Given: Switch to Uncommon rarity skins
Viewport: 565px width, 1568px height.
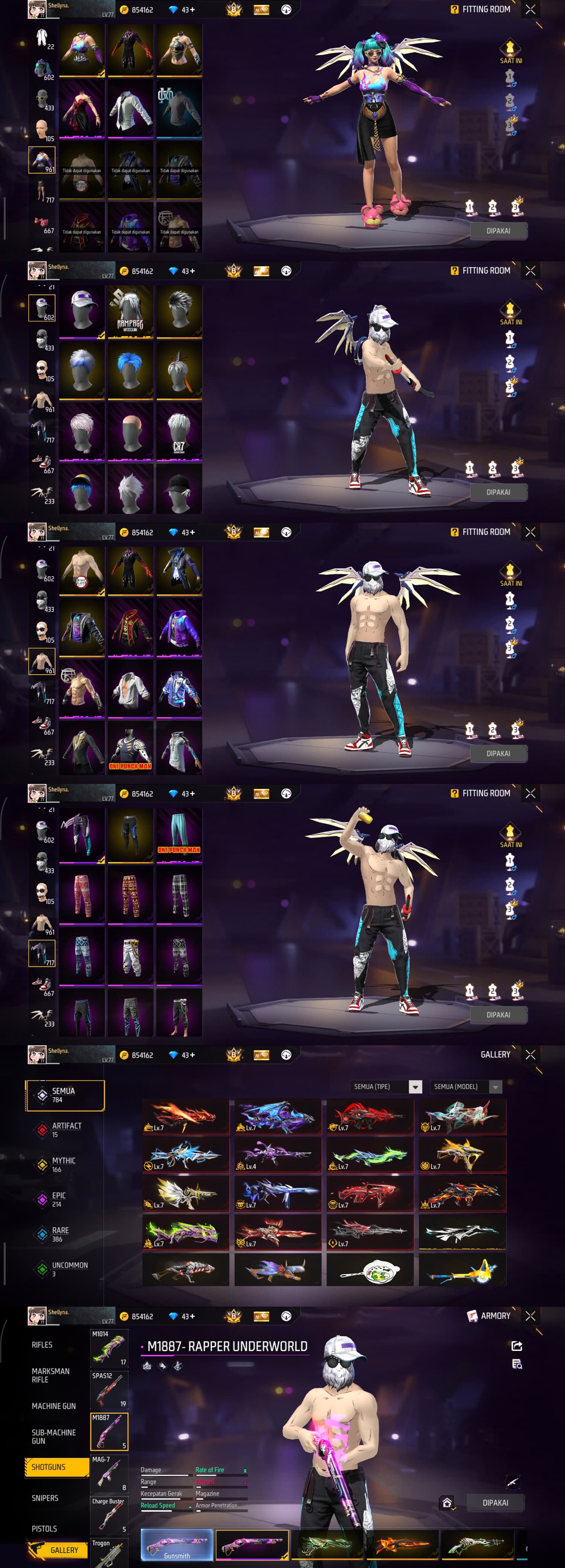Looking at the screenshot, I should tap(69, 1268).
